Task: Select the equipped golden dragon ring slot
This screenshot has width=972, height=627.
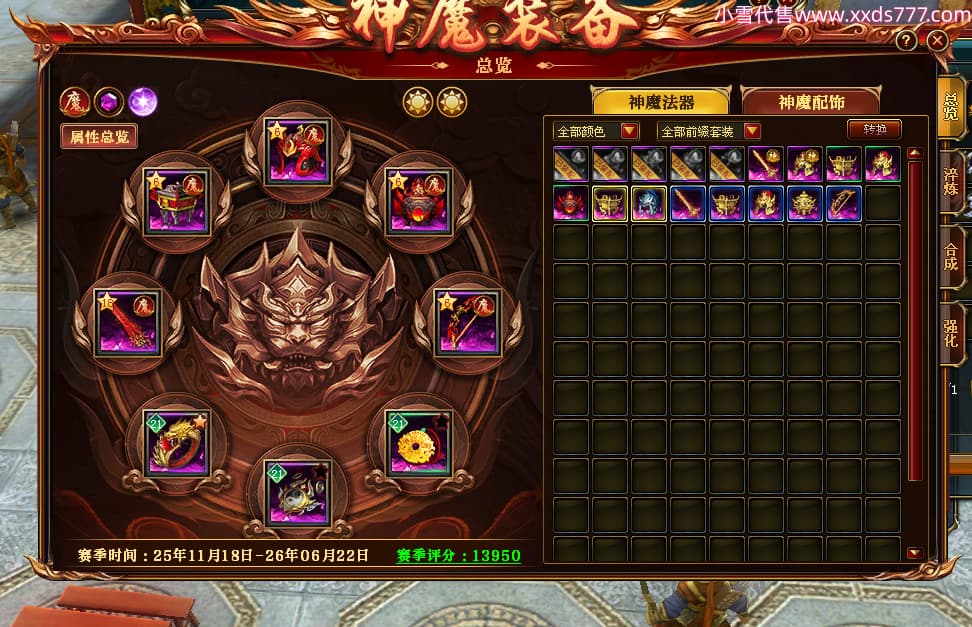Action: point(176,443)
